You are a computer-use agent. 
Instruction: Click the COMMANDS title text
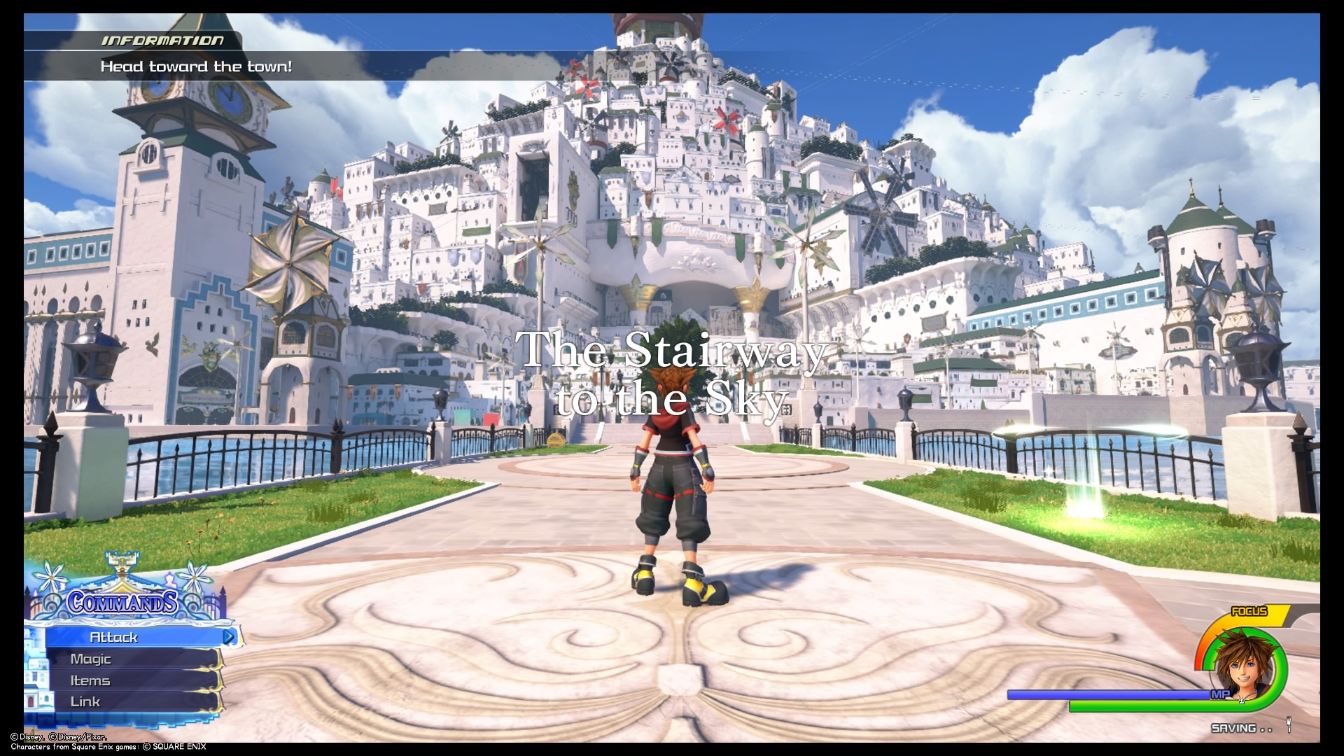click(x=122, y=602)
